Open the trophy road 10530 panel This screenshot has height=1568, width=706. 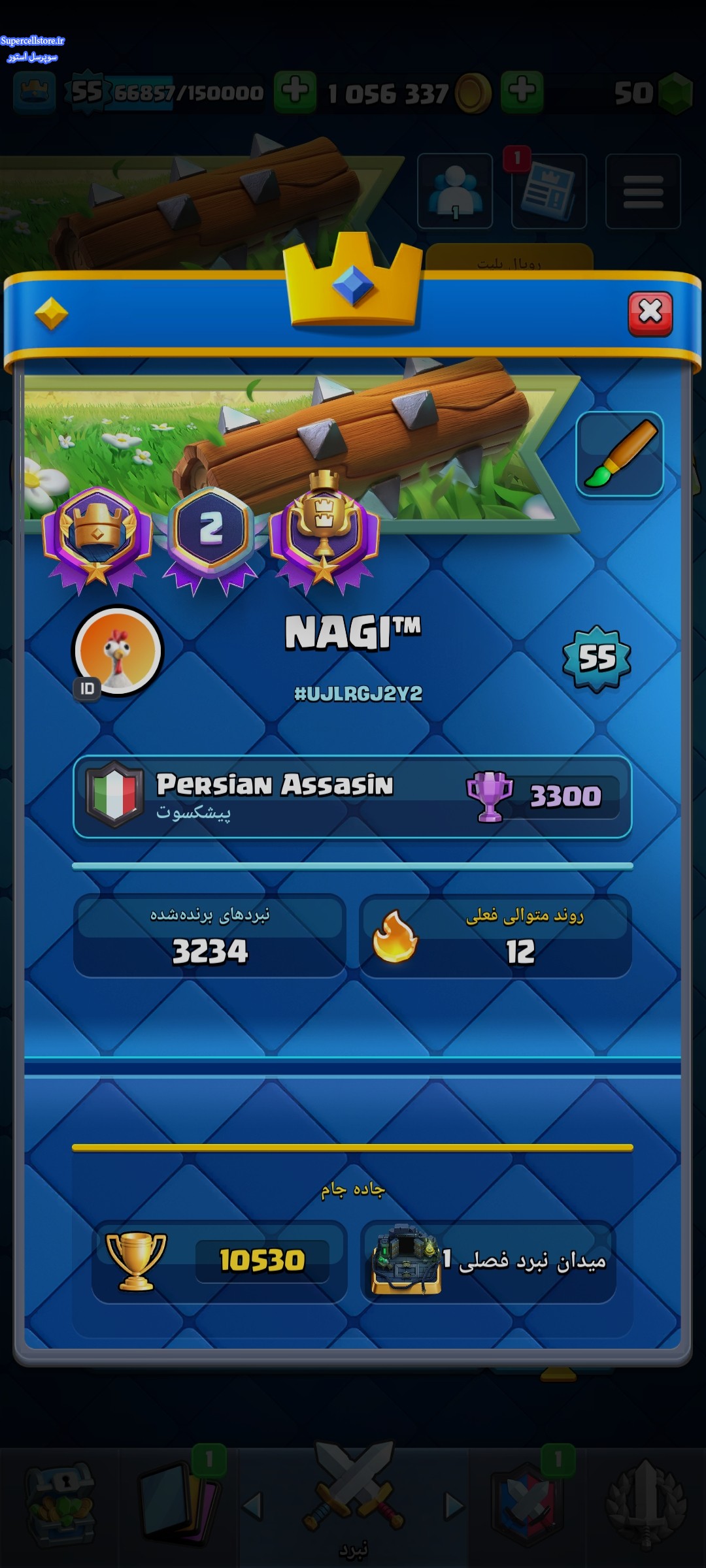[220, 1261]
